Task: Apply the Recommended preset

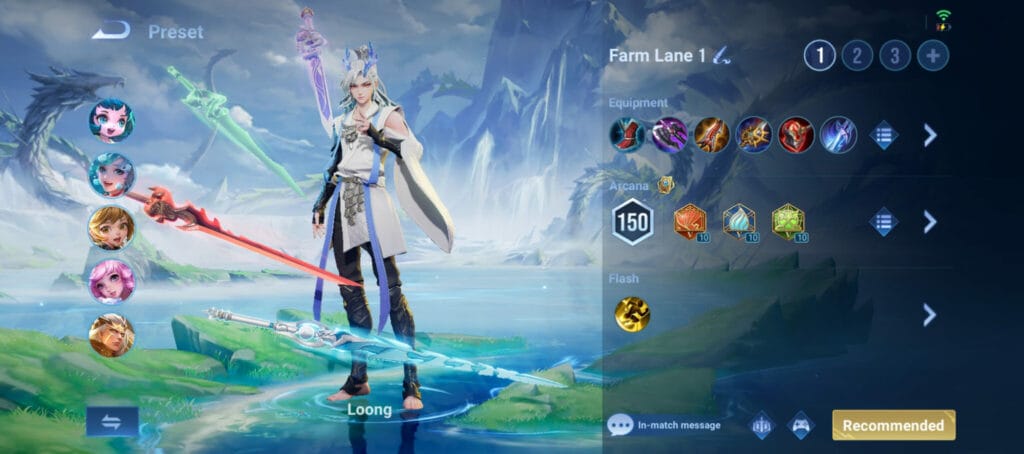Action: (x=893, y=425)
